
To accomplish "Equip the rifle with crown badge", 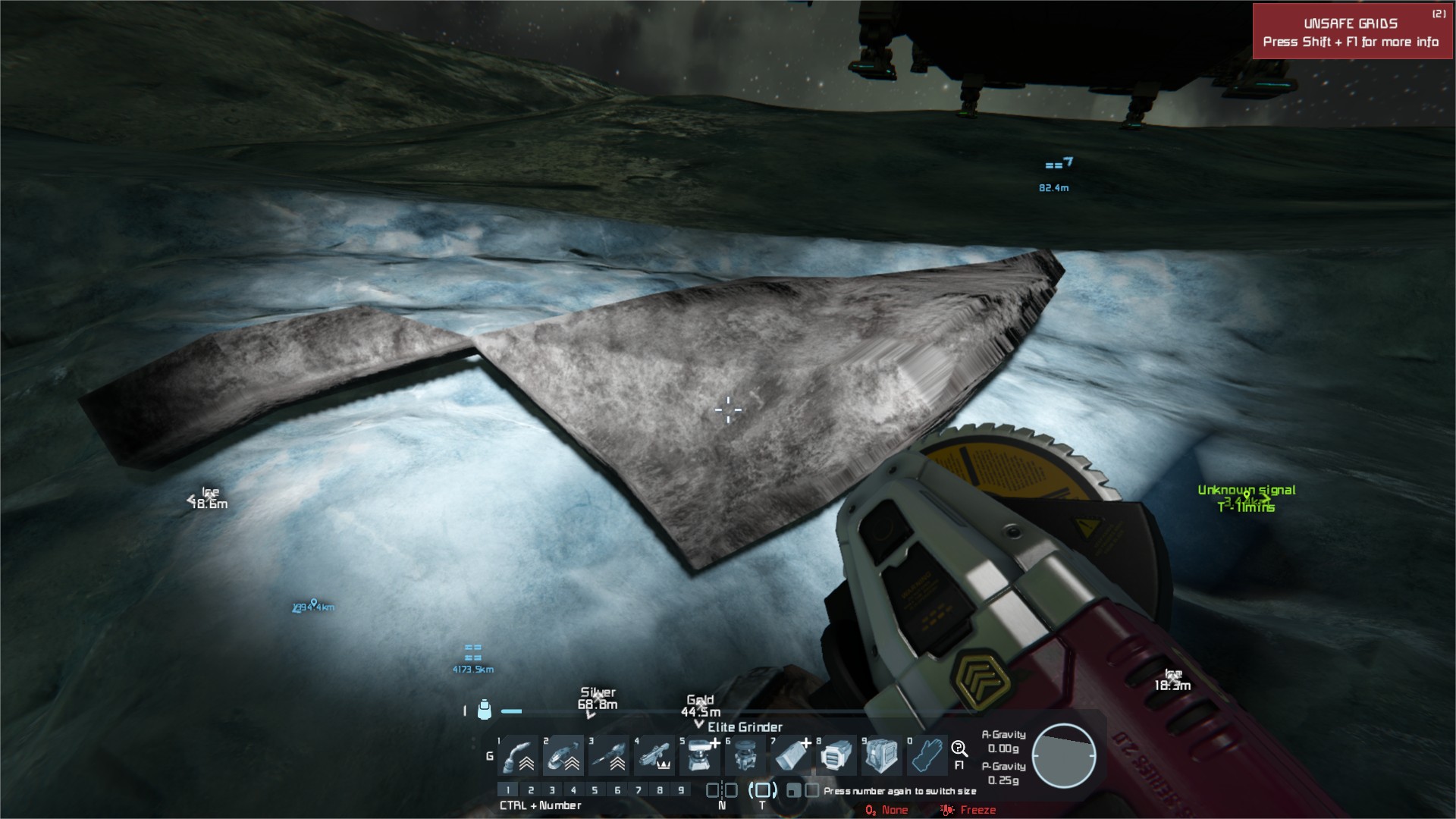I will (655, 755).
